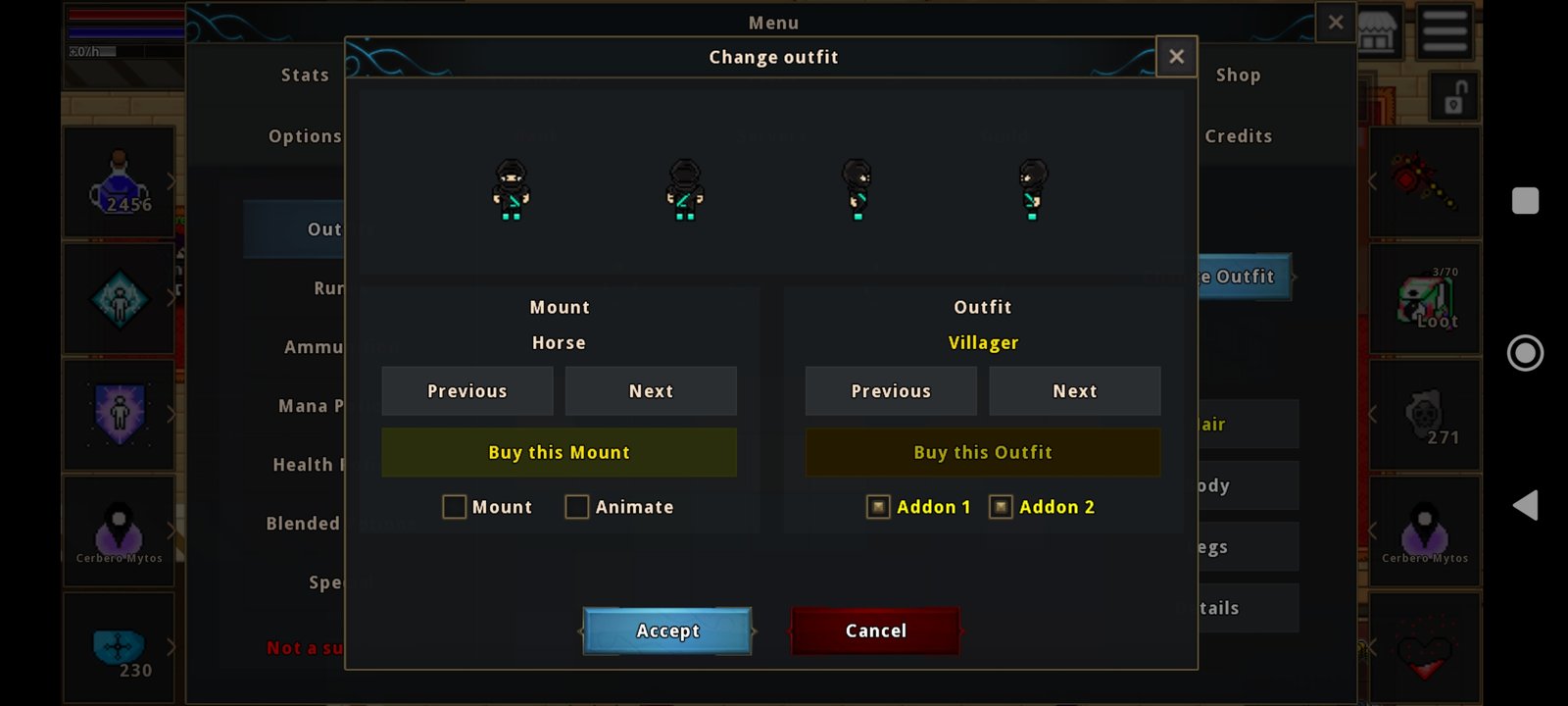Image resolution: width=1568 pixels, height=706 pixels.
Task: Toggle Addon 1 checkbox
Action: point(878,507)
